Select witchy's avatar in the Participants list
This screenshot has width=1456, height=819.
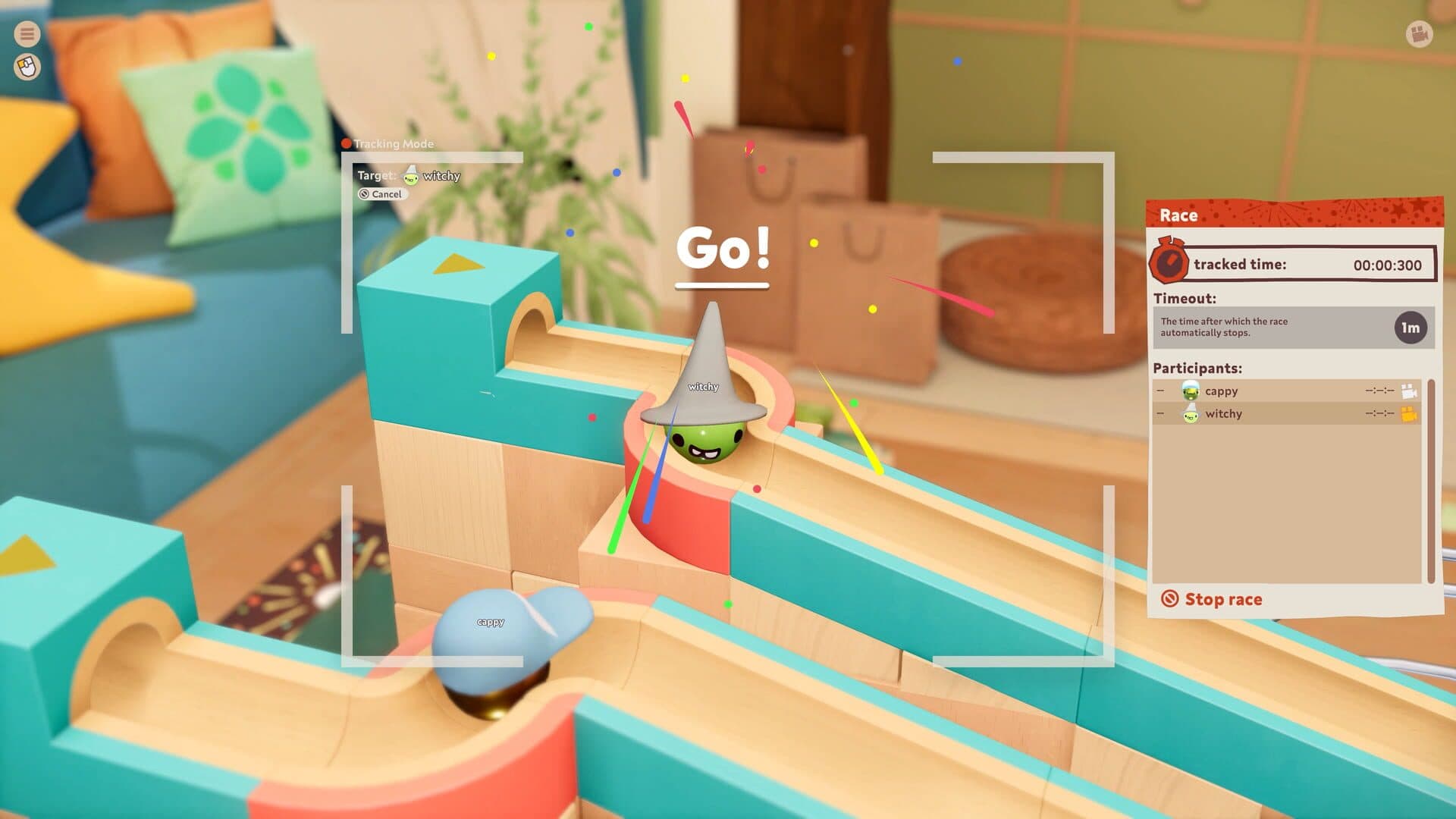1191,414
